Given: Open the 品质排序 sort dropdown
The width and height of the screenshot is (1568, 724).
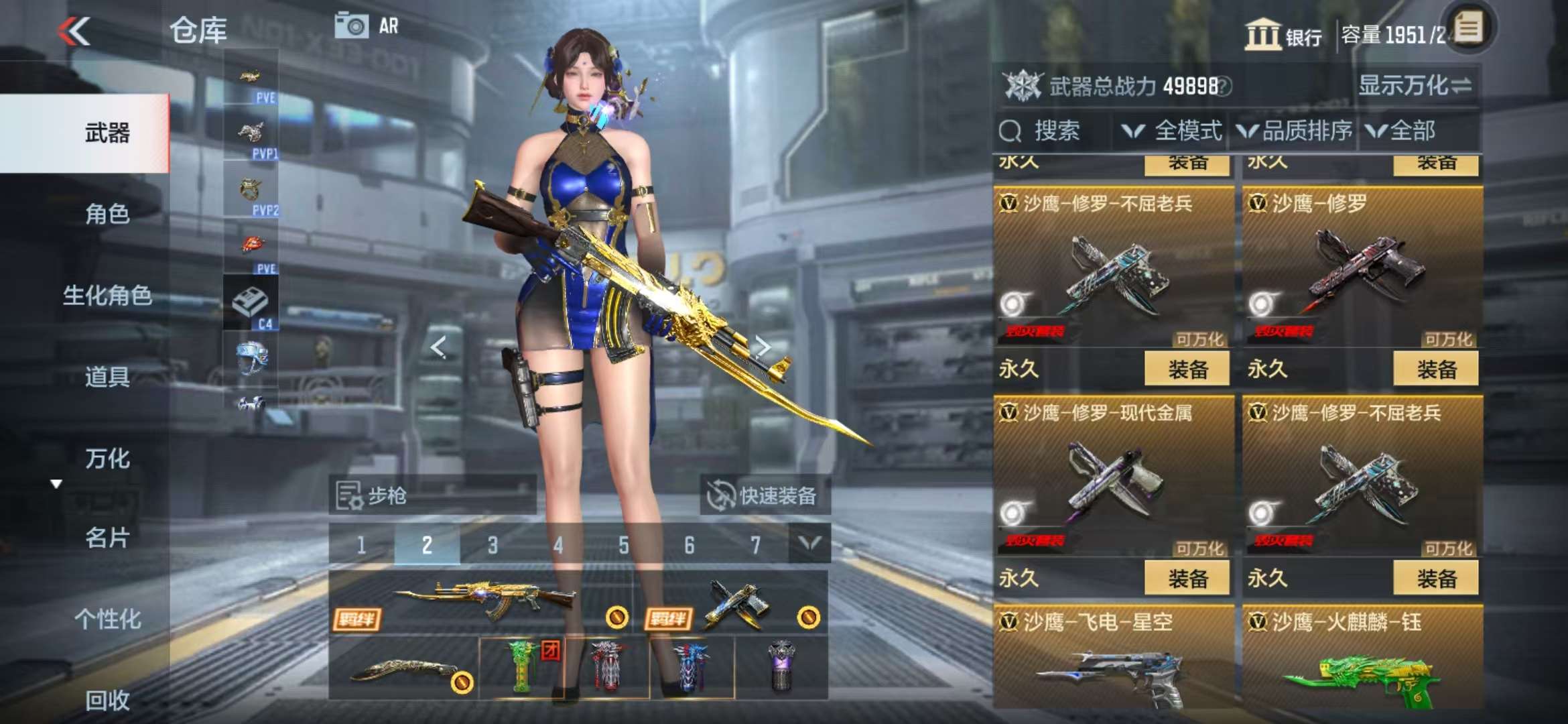Looking at the screenshot, I should pyautogui.click(x=1295, y=131).
